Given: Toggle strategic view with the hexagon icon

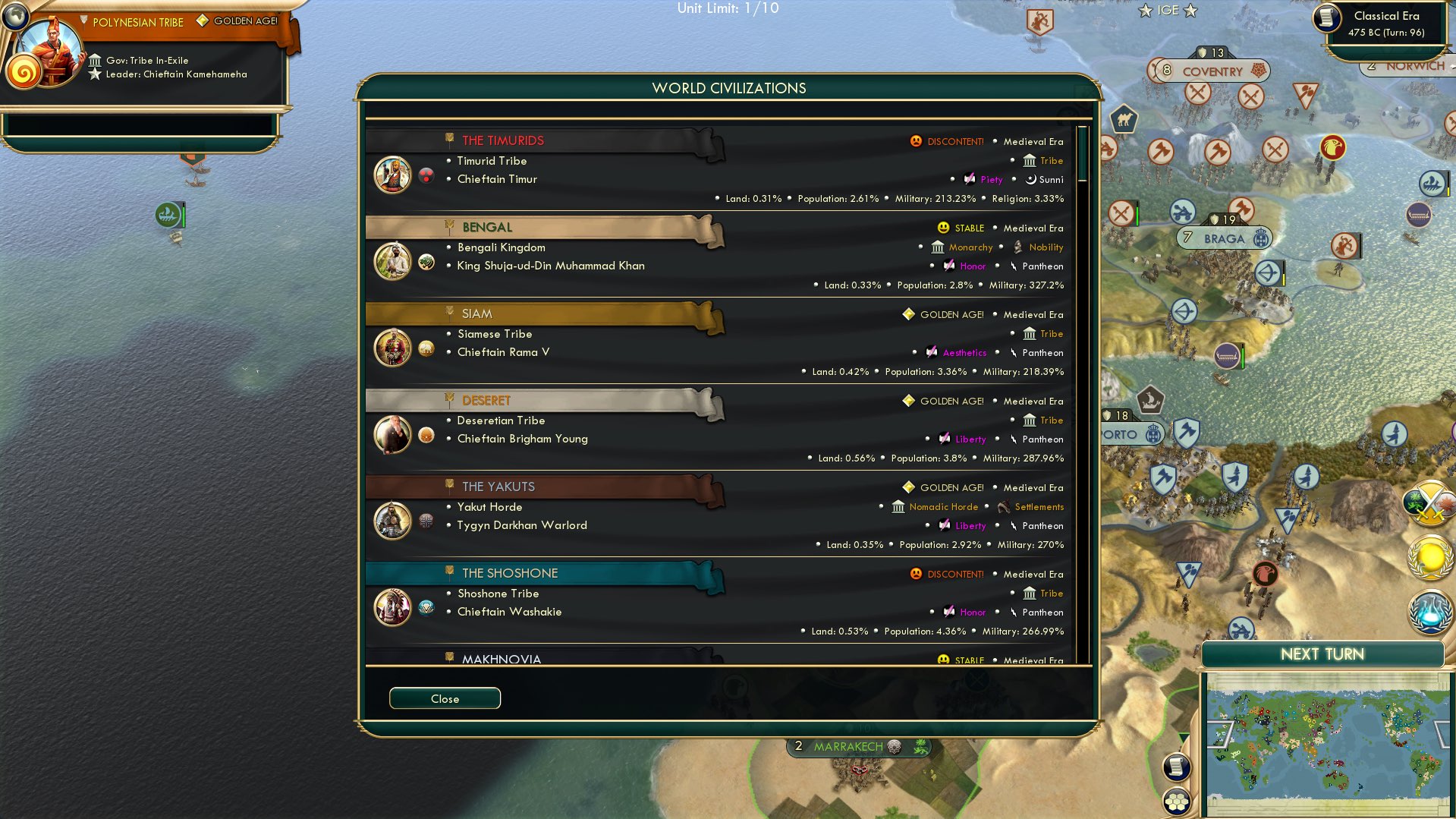Looking at the screenshot, I should [1176, 799].
